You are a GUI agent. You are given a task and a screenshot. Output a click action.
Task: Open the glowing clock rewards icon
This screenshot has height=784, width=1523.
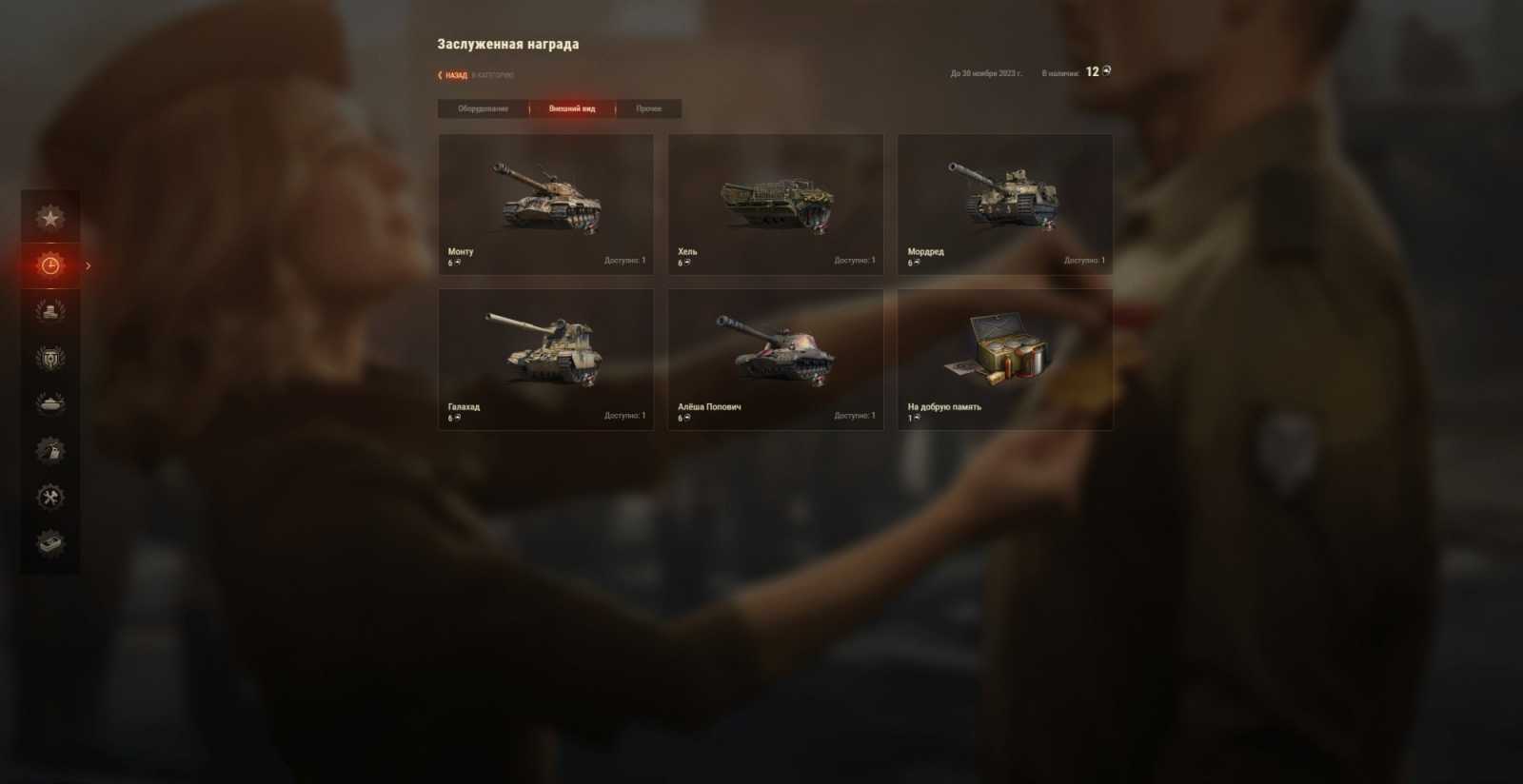[x=49, y=266]
